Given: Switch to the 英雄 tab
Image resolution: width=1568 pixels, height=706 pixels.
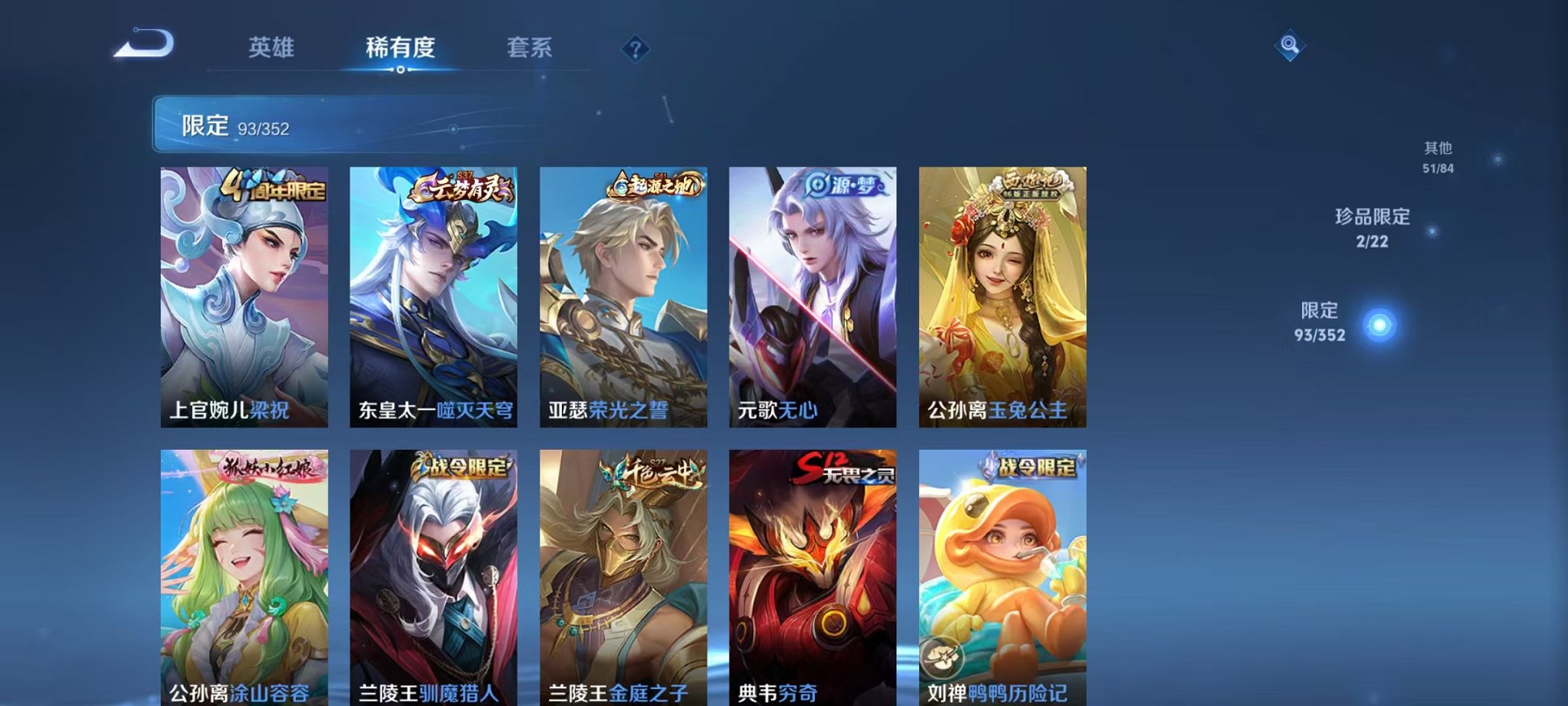Looking at the screenshot, I should click(273, 48).
